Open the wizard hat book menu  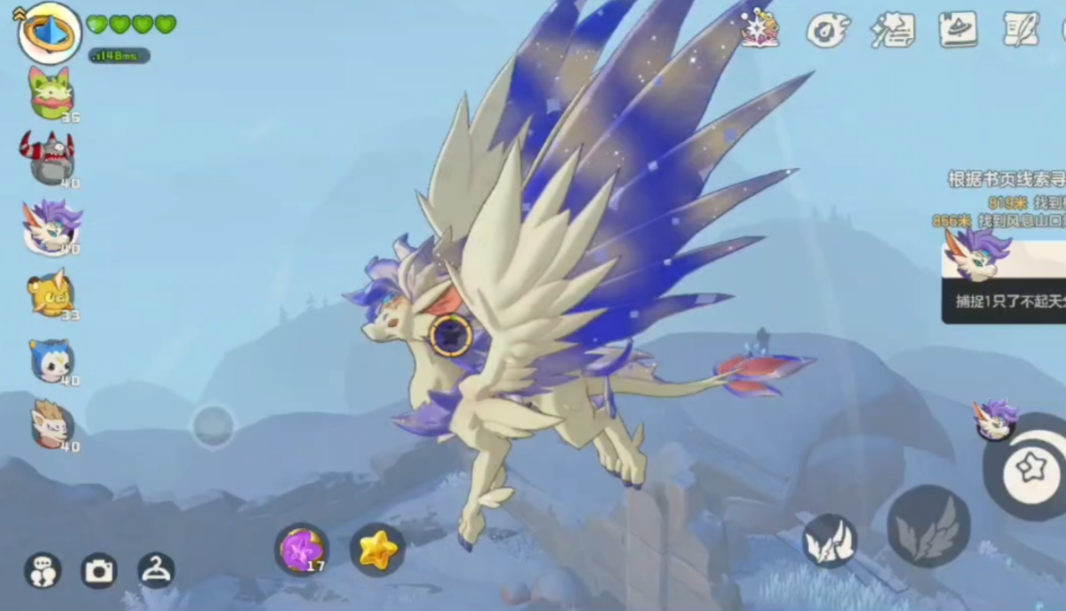pos(957,29)
